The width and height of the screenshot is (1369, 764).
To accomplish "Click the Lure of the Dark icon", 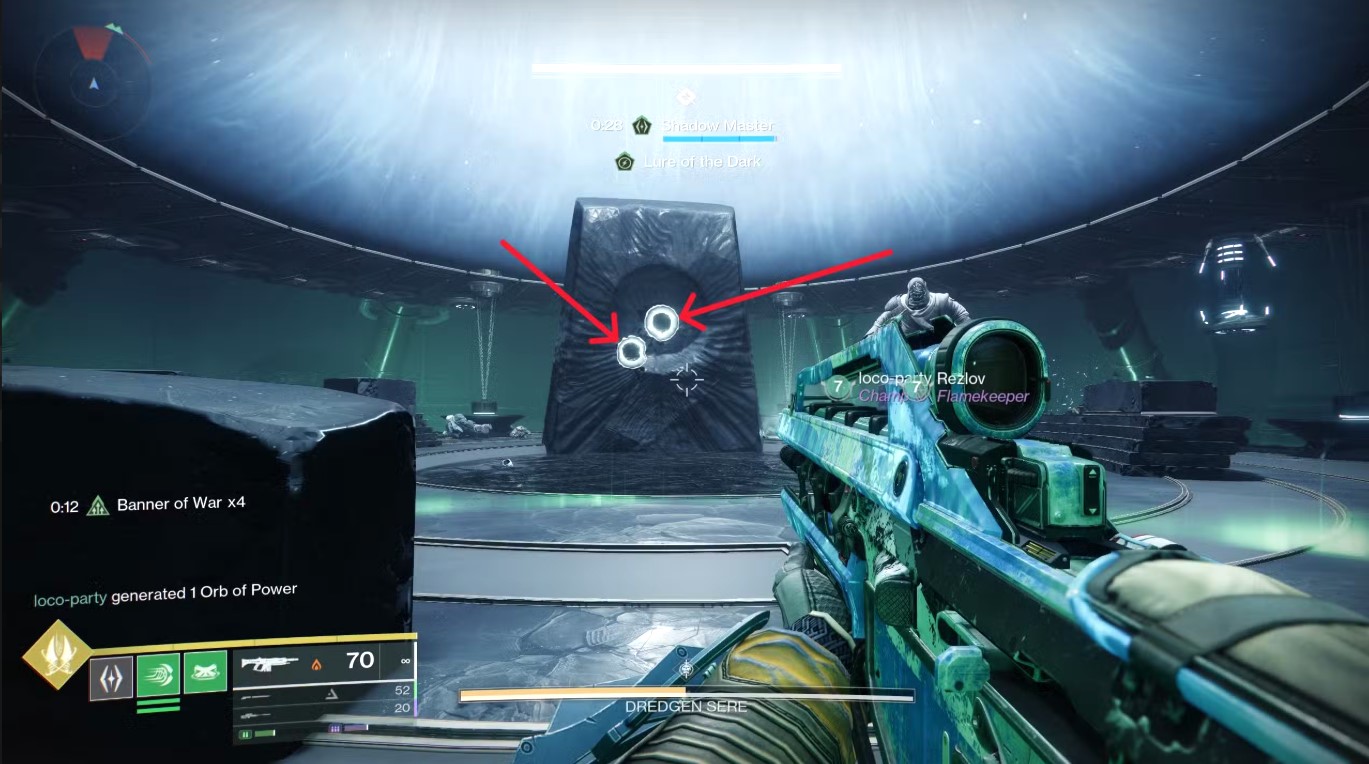I will coord(625,161).
